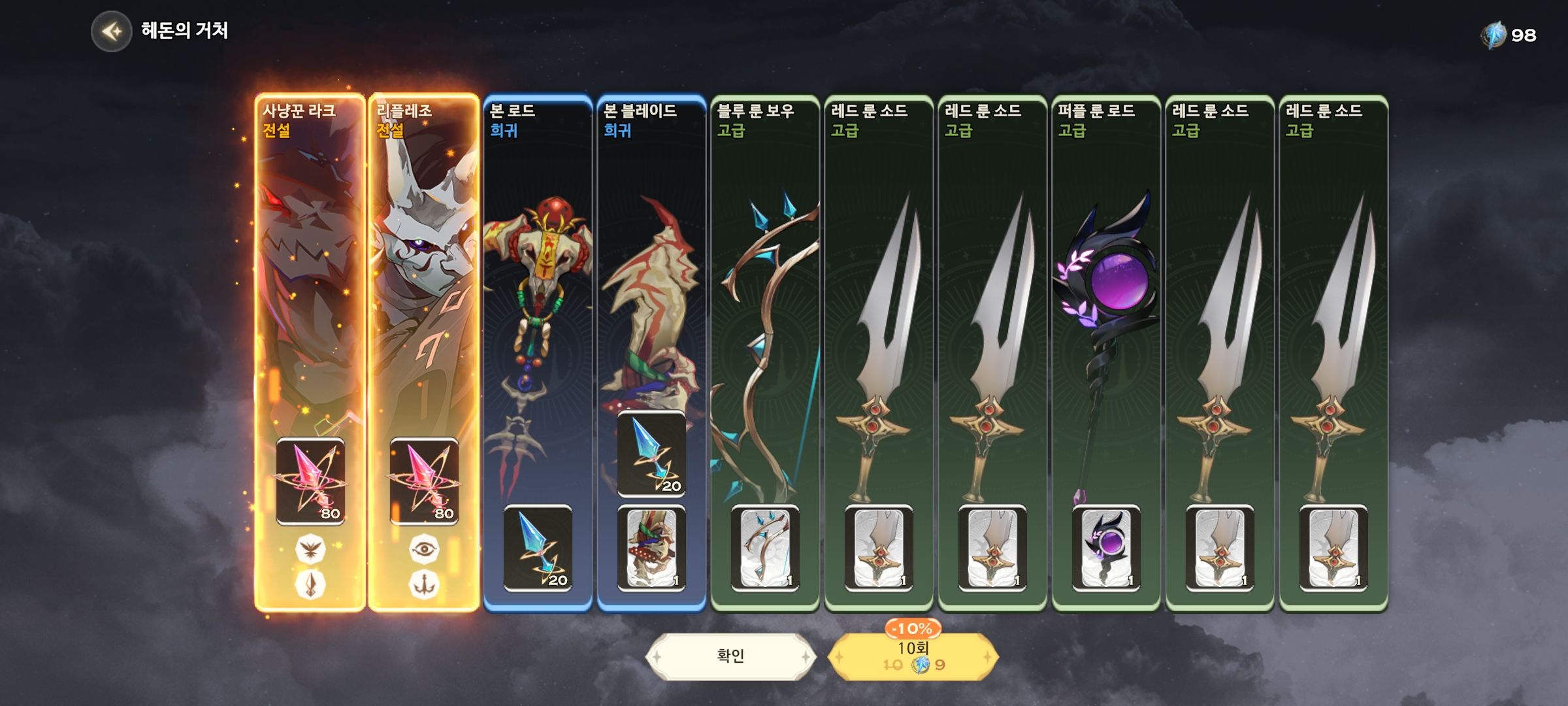Viewport: 1568px width, 706px height.
Task: View the 본 블레이드 item thumbnail slot
Action: tap(651, 548)
